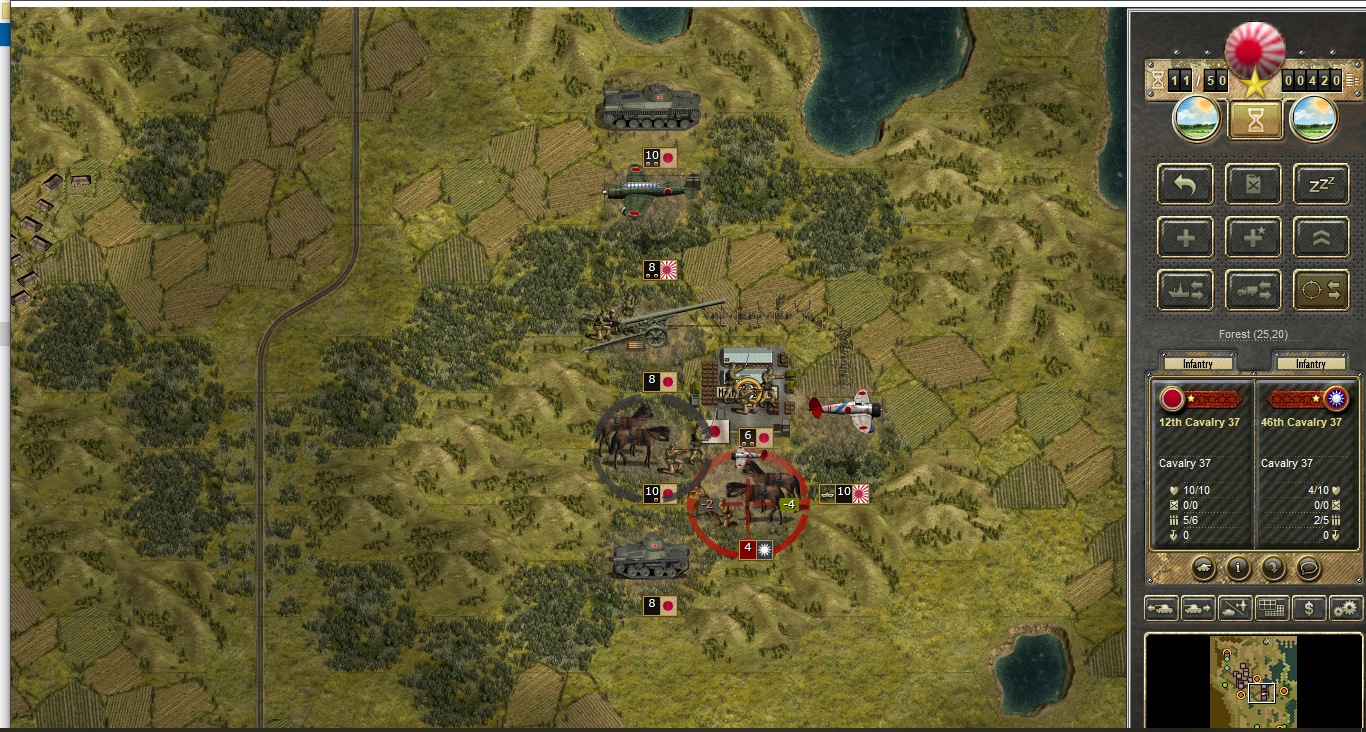Open the strategic map grid button
This screenshot has height=732, width=1366.
click(x=1272, y=607)
